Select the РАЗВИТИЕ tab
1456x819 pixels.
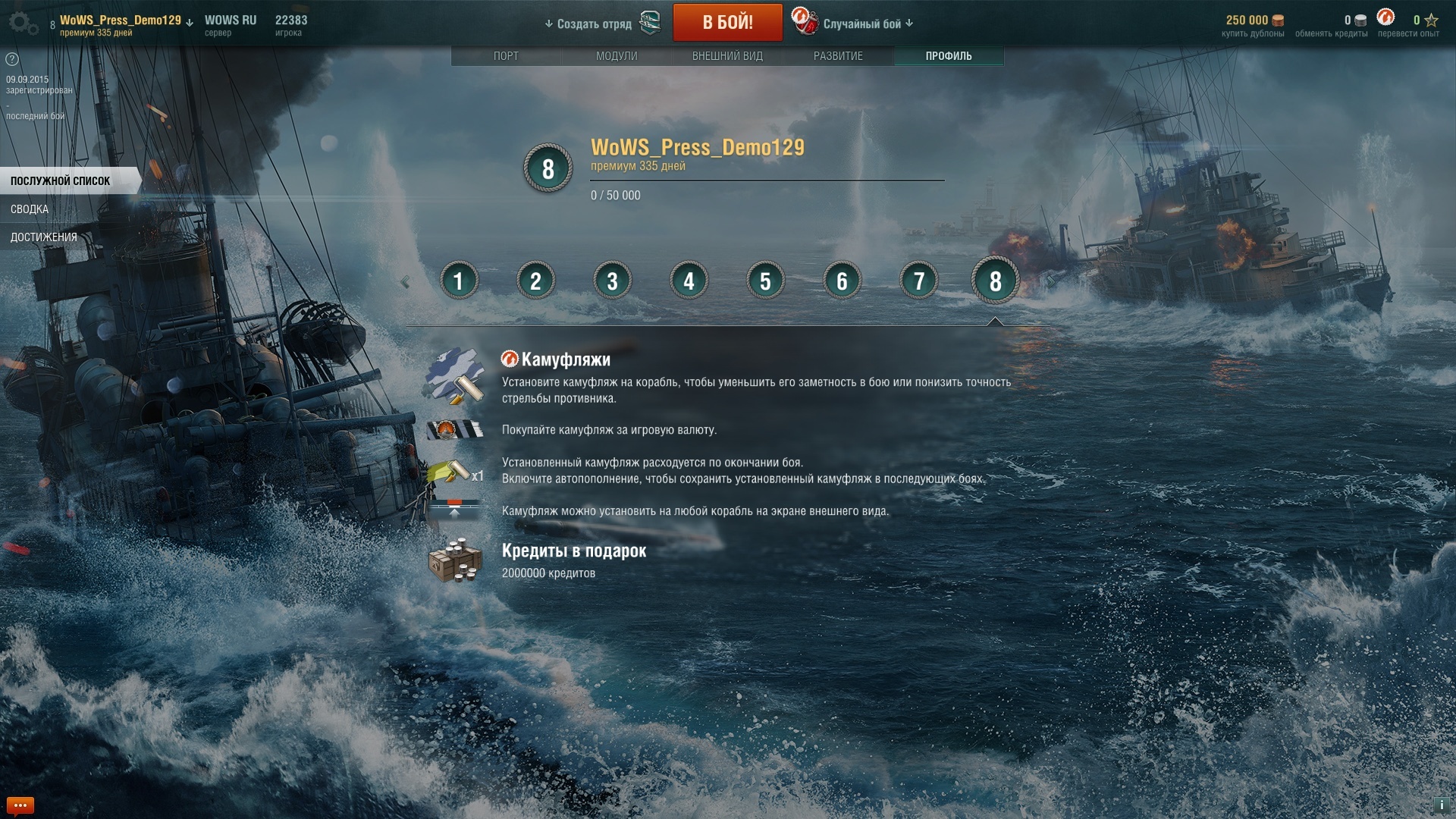(838, 56)
